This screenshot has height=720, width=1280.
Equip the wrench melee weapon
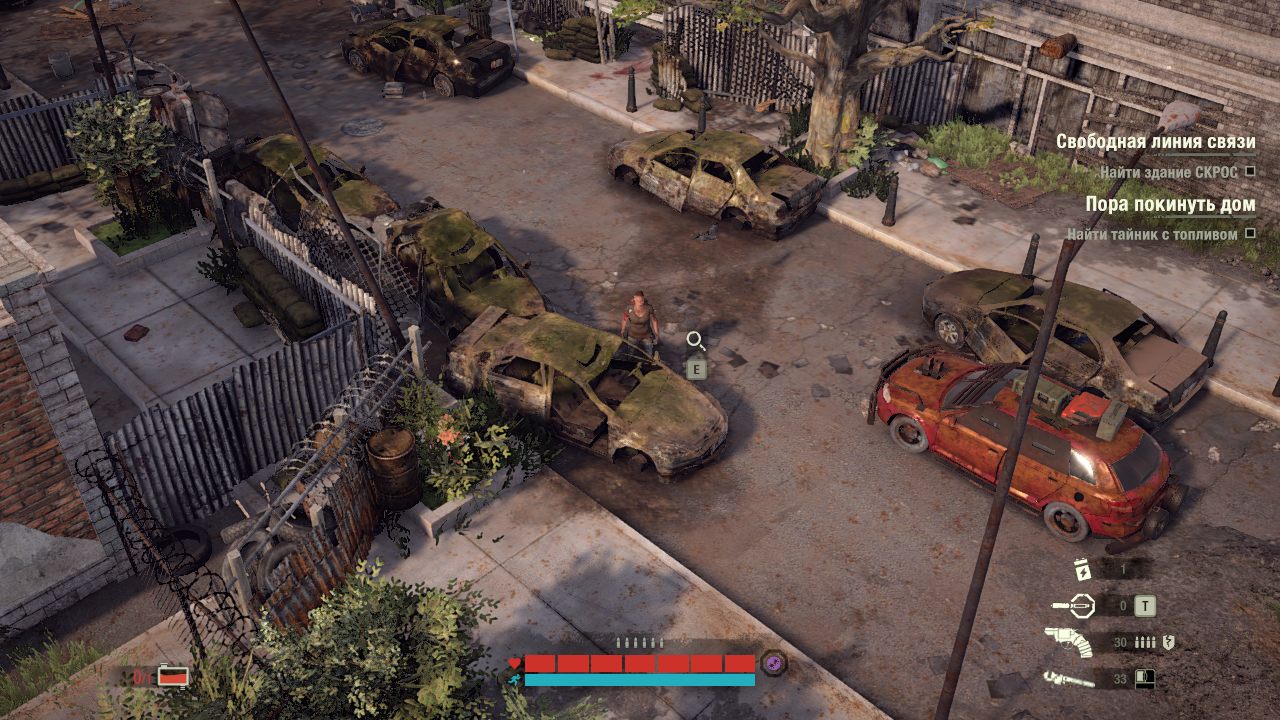(1067, 679)
